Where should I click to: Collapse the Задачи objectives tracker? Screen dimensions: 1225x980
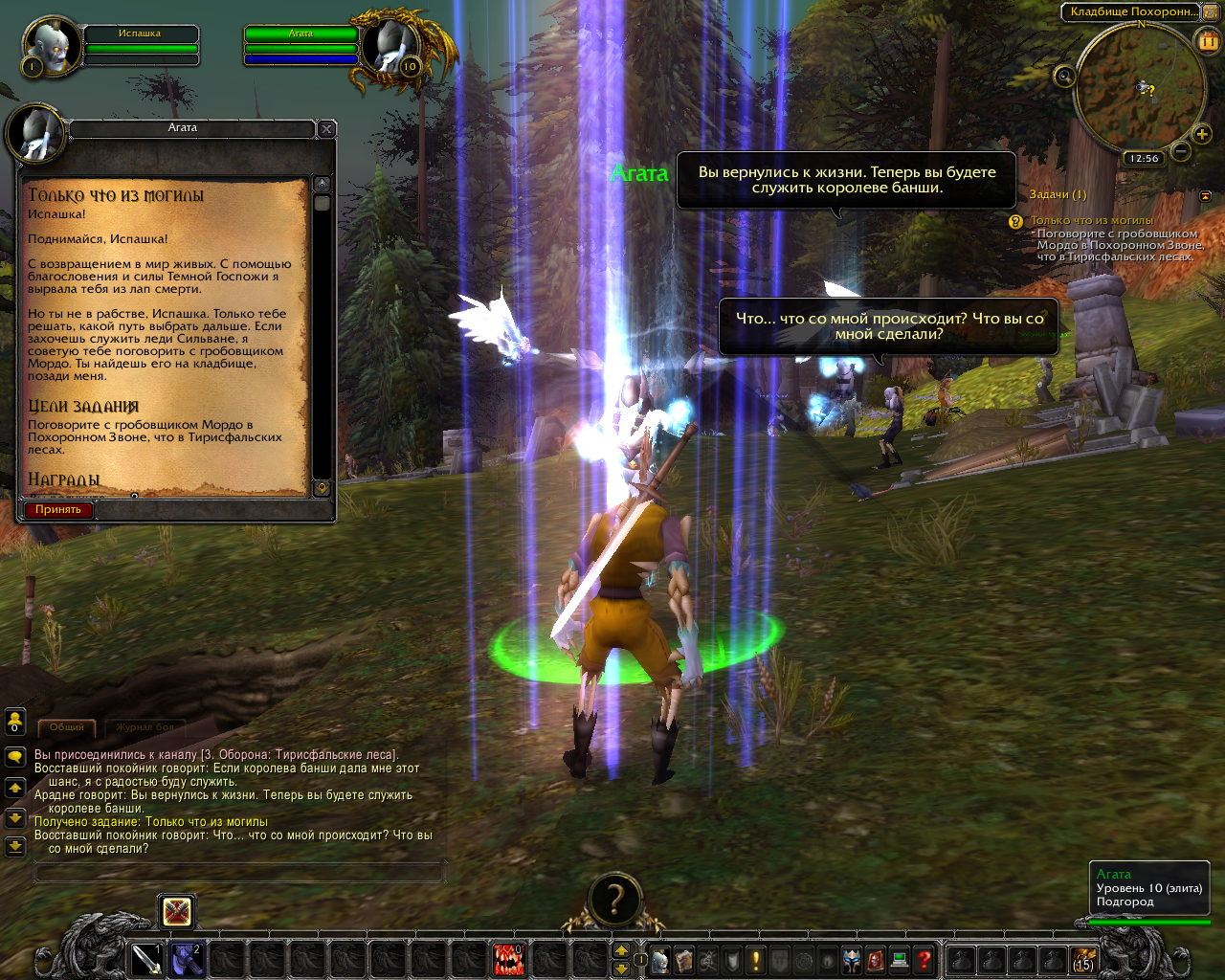[1205, 195]
